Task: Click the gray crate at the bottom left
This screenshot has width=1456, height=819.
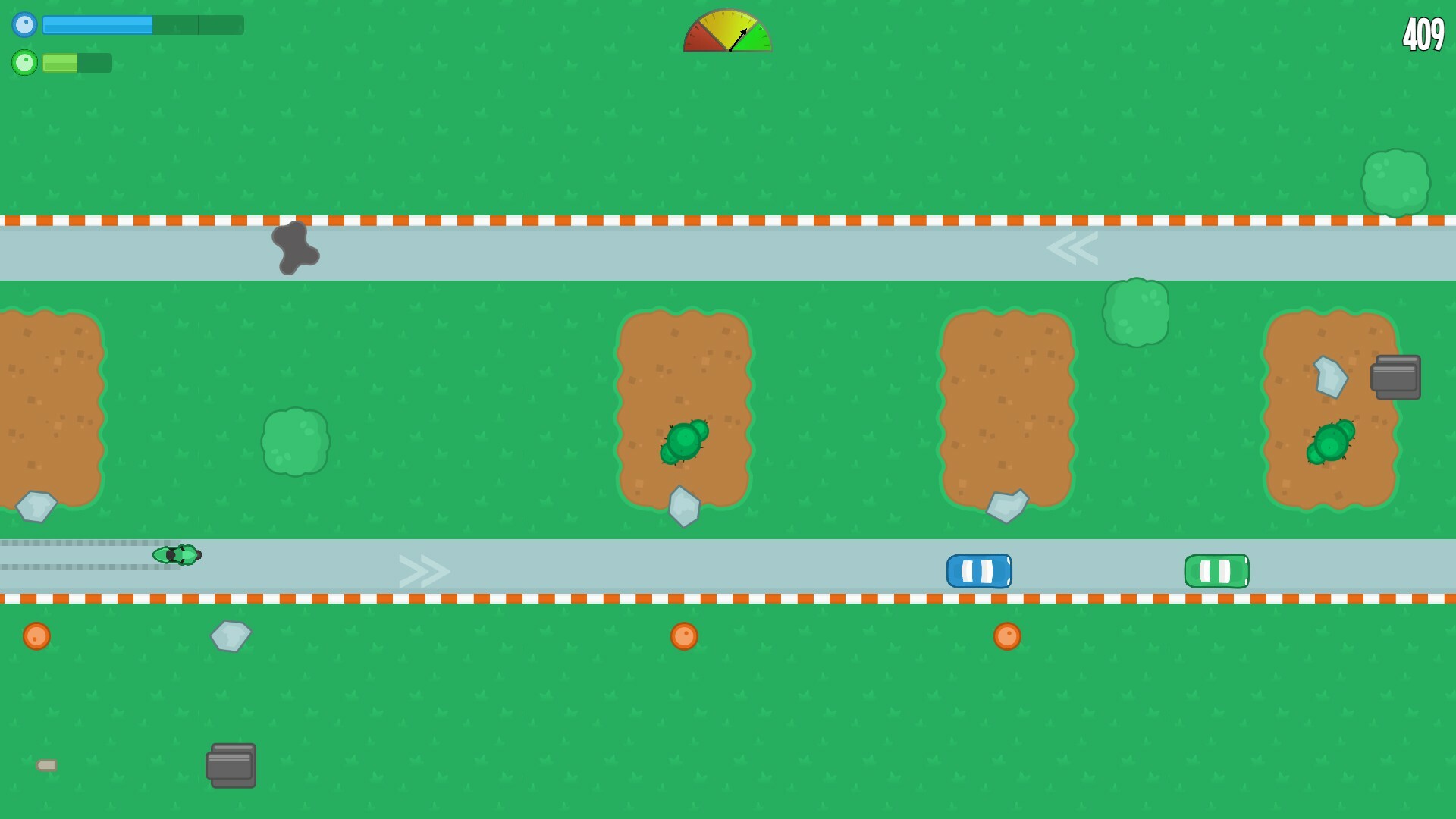Action: pyautogui.click(x=230, y=766)
